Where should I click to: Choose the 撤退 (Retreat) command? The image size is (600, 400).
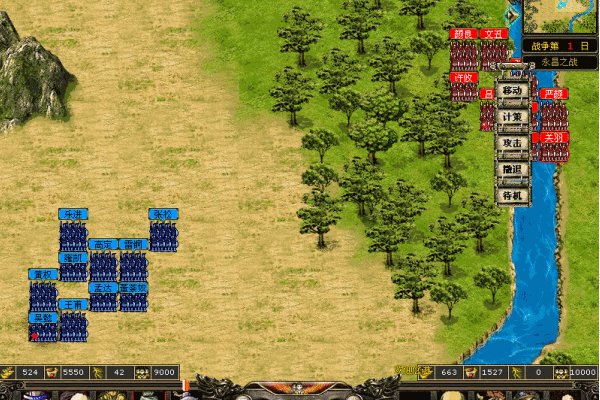(512, 169)
